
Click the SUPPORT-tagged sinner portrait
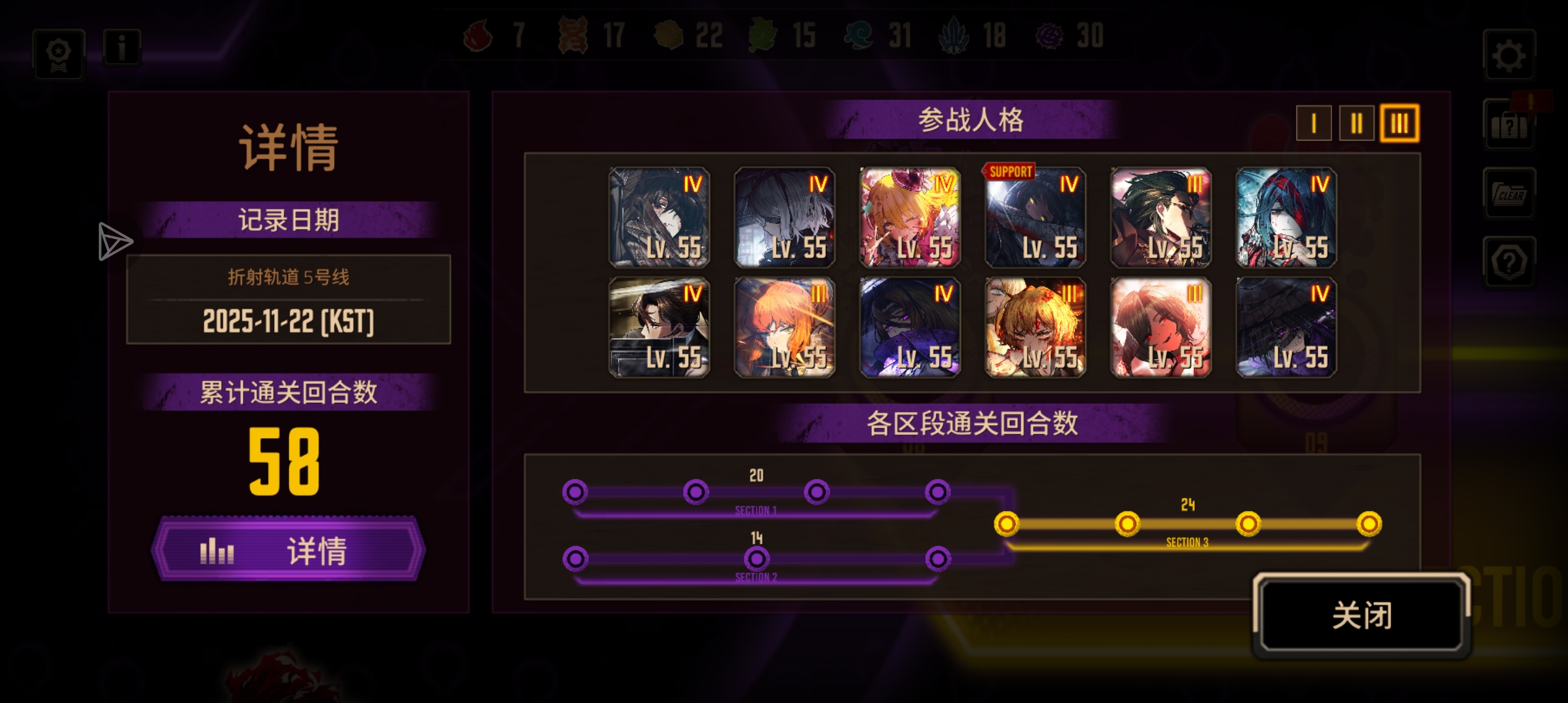pos(1034,218)
